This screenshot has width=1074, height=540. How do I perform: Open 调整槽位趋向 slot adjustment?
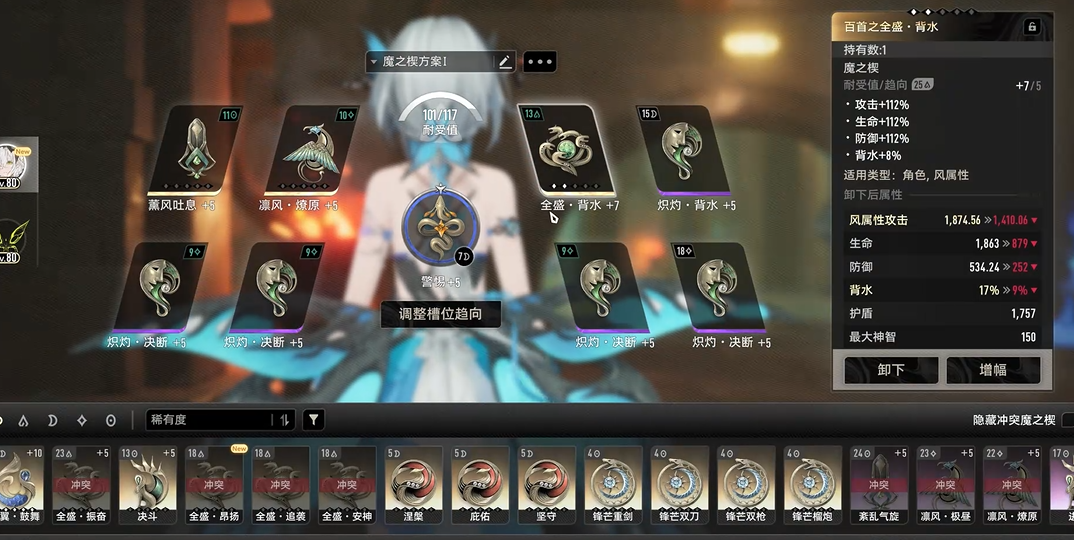440,314
